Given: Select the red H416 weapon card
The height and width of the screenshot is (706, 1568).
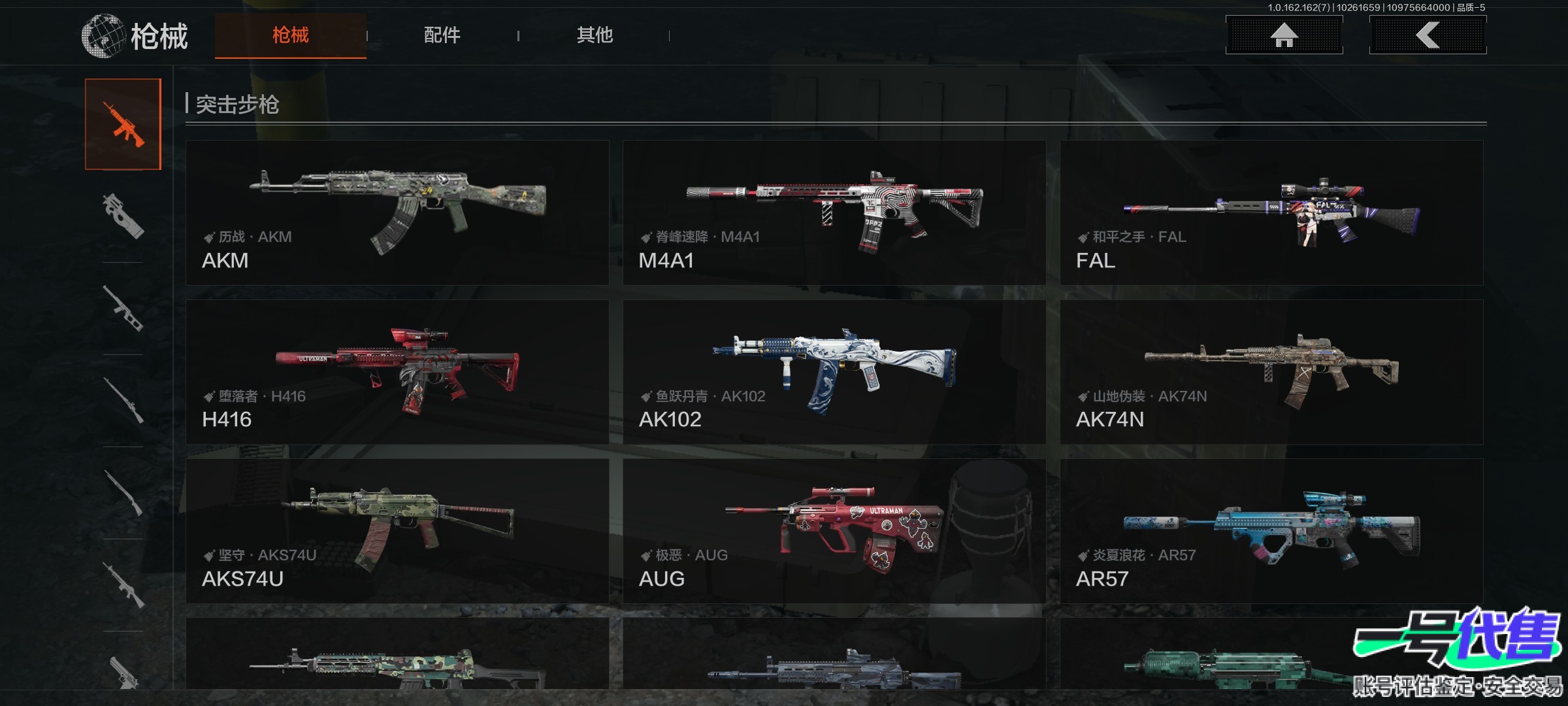Looking at the screenshot, I should pos(397,372).
